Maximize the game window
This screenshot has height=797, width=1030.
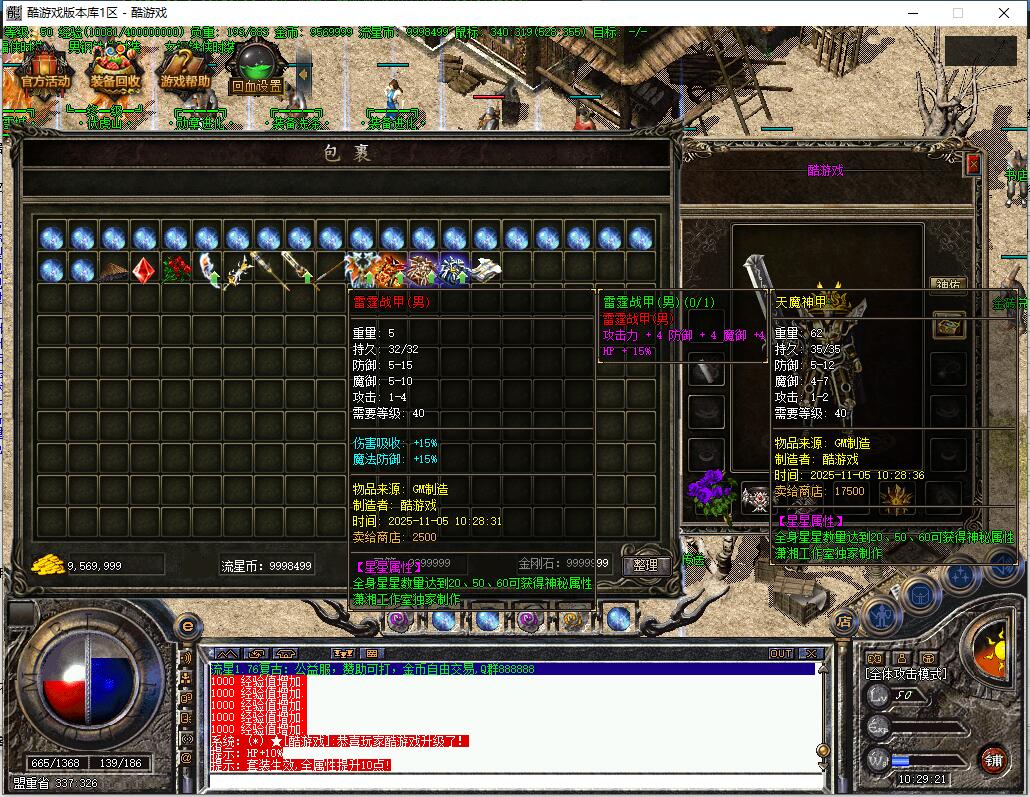(958, 13)
